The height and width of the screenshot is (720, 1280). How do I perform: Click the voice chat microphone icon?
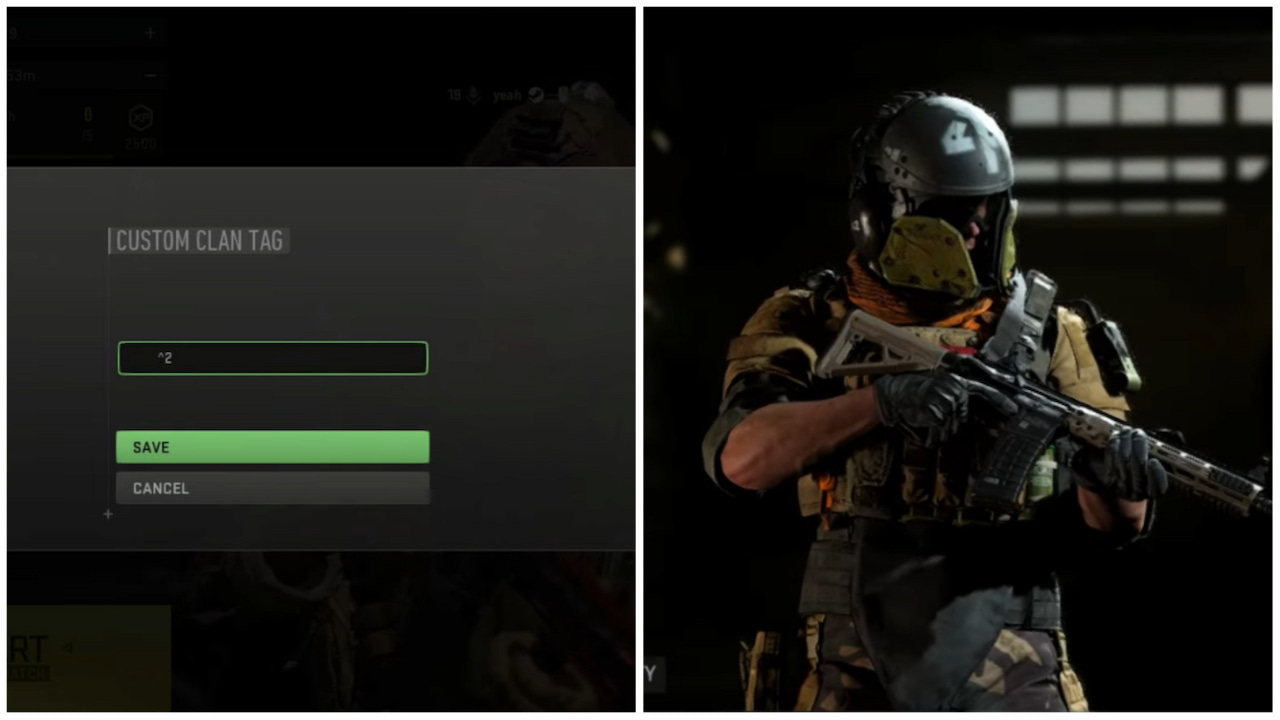pos(473,94)
